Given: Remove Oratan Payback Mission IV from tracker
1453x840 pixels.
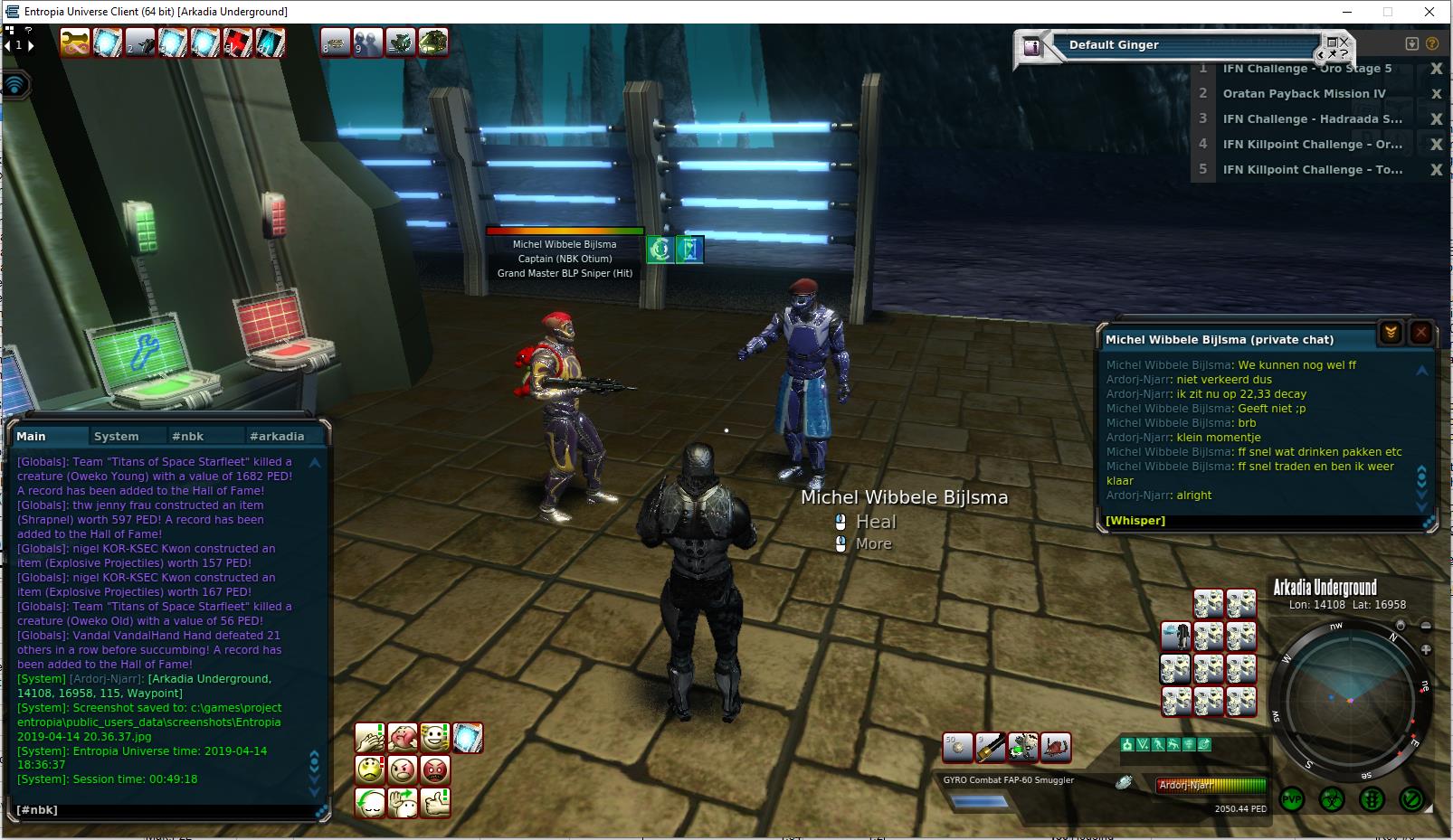Looking at the screenshot, I should tap(1436, 94).
